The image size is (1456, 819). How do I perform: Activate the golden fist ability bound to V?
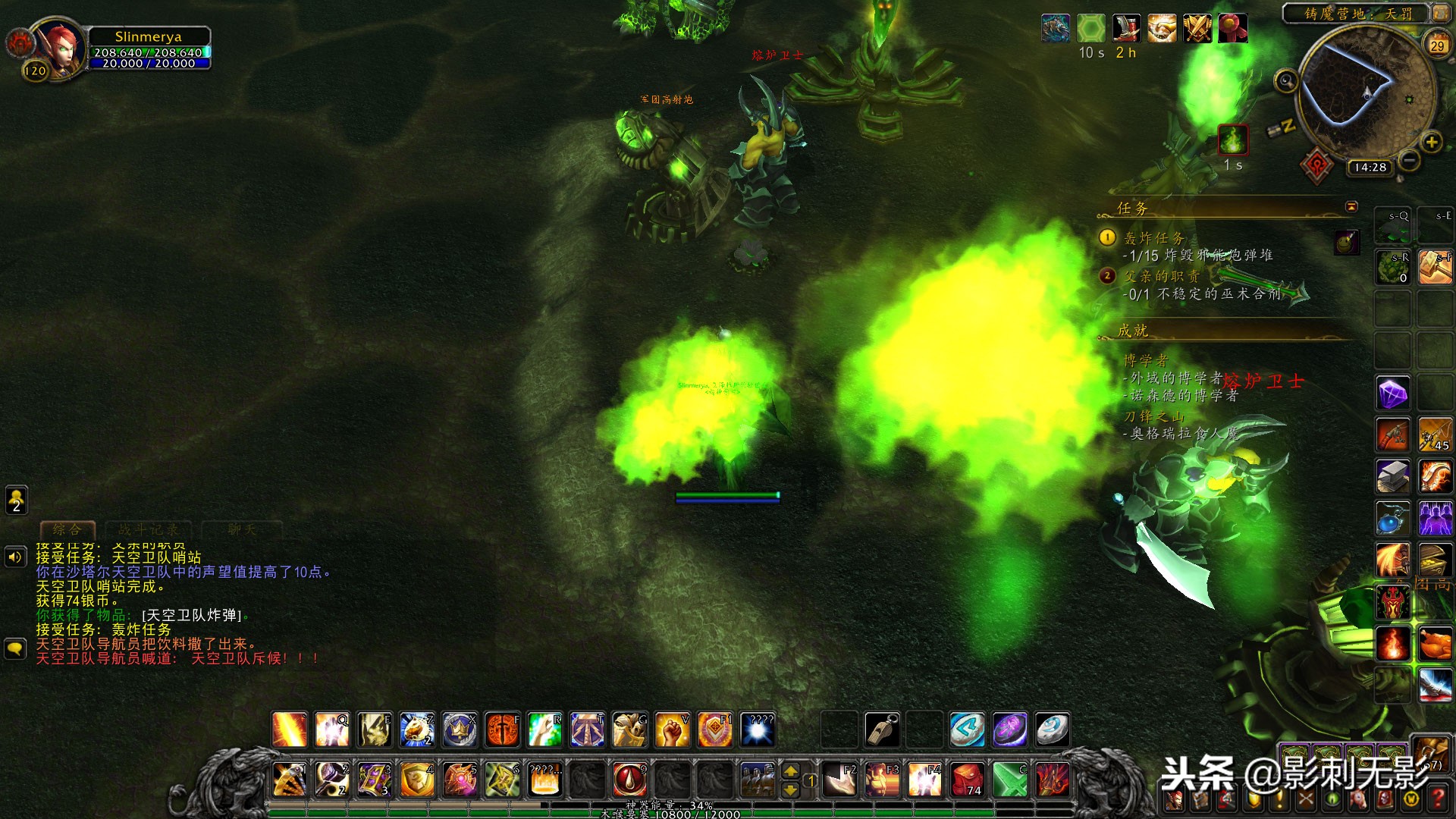[672, 730]
